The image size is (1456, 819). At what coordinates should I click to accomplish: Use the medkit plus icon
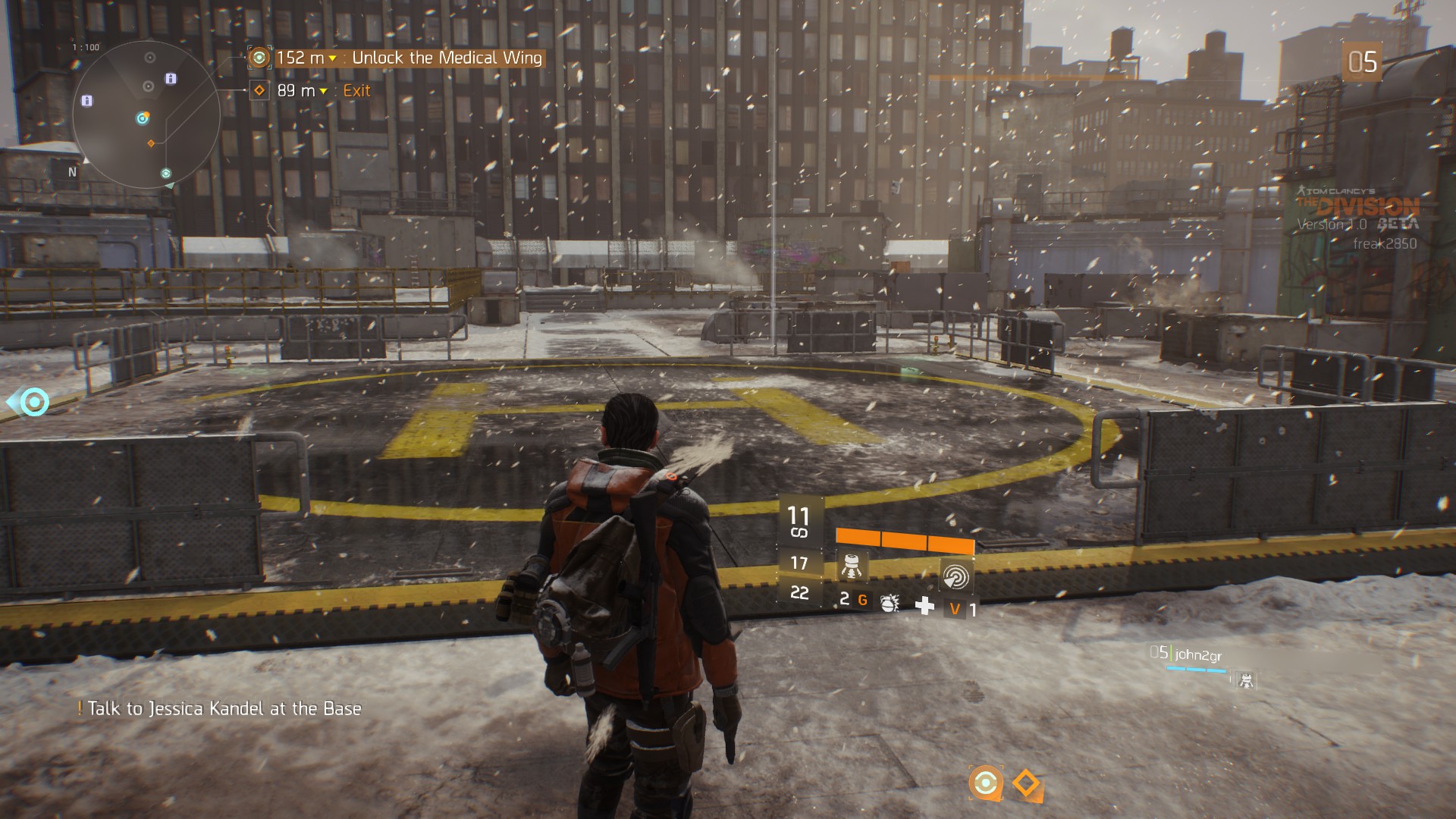(x=924, y=605)
